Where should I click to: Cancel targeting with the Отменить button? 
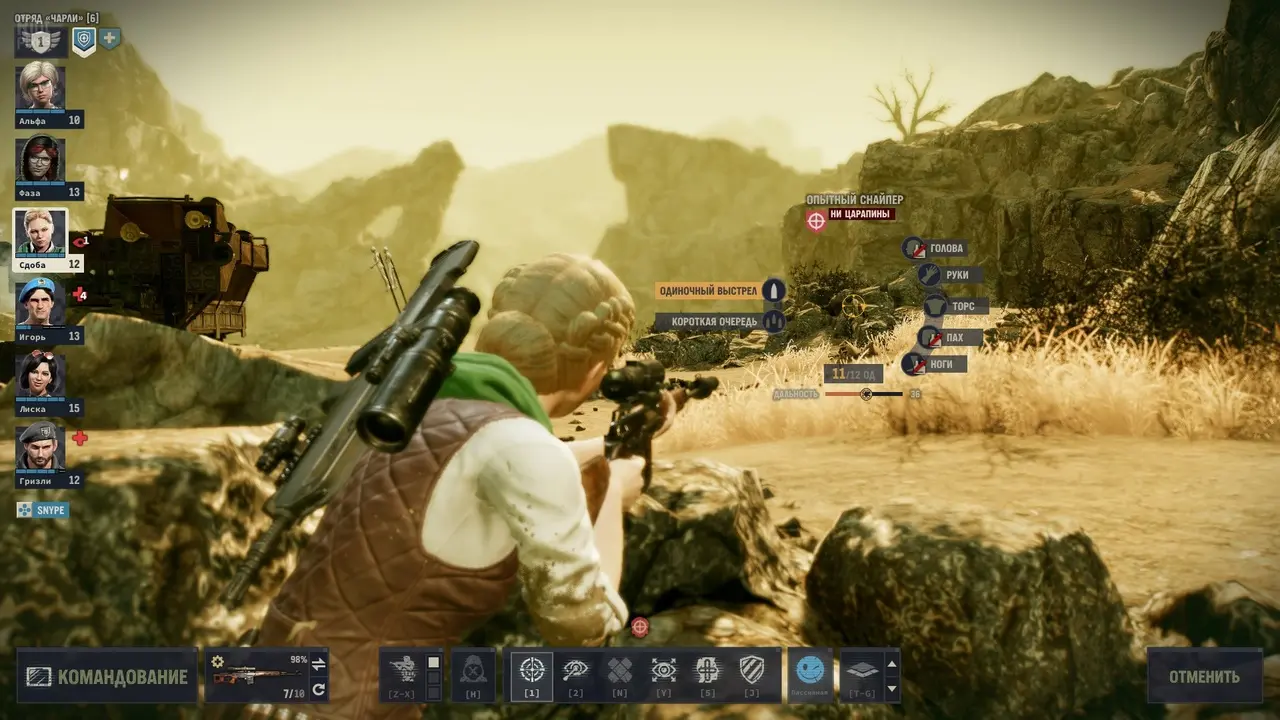[x=1204, y=677]
